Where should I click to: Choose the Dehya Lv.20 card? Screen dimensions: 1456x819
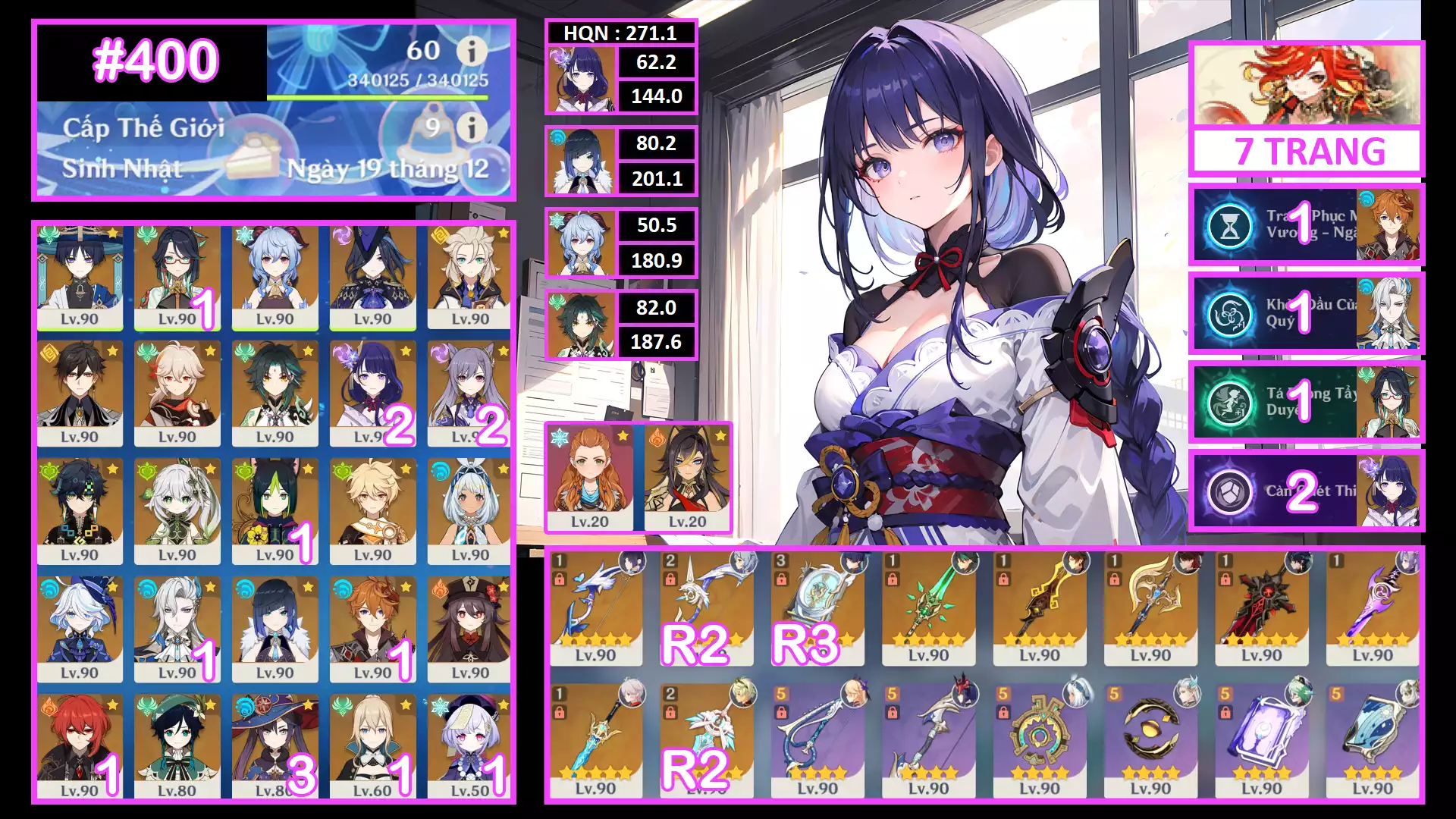[687, 479]
